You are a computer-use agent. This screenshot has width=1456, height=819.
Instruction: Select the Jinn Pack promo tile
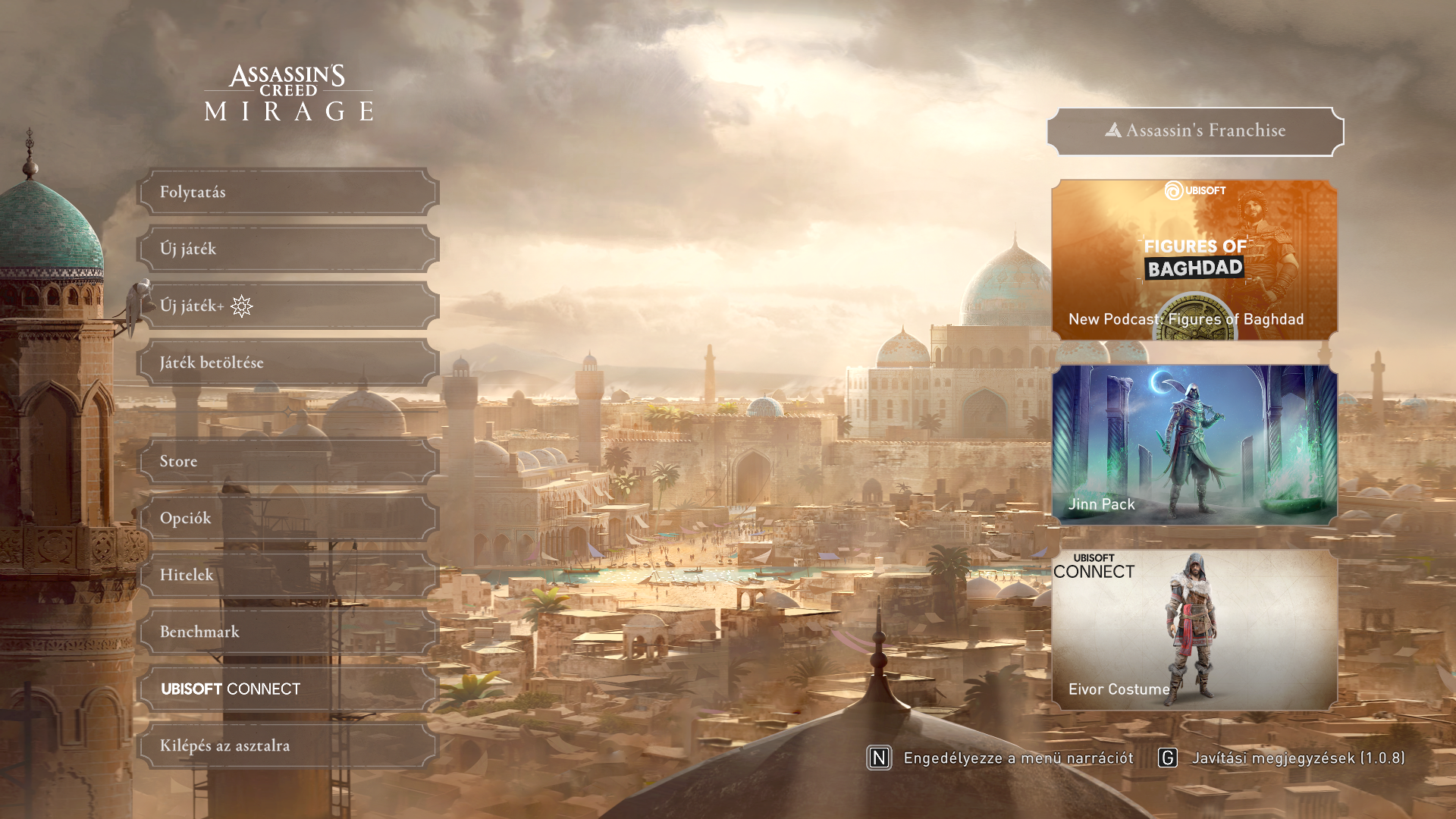[1194, 445]
